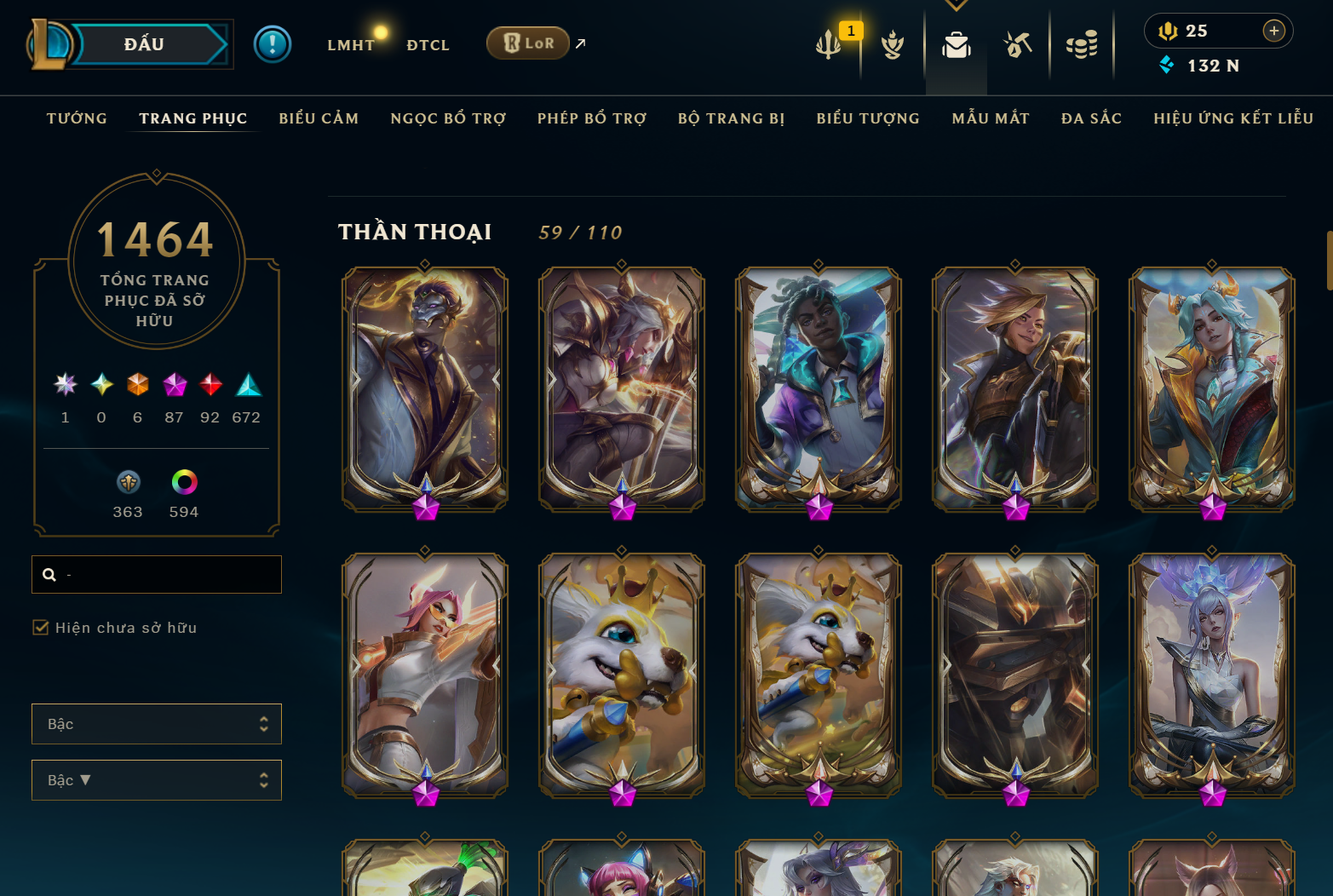This screenshot has width=1333, height=896.
Task: Open the Collection backpack icon
Action: coord(956,45)
